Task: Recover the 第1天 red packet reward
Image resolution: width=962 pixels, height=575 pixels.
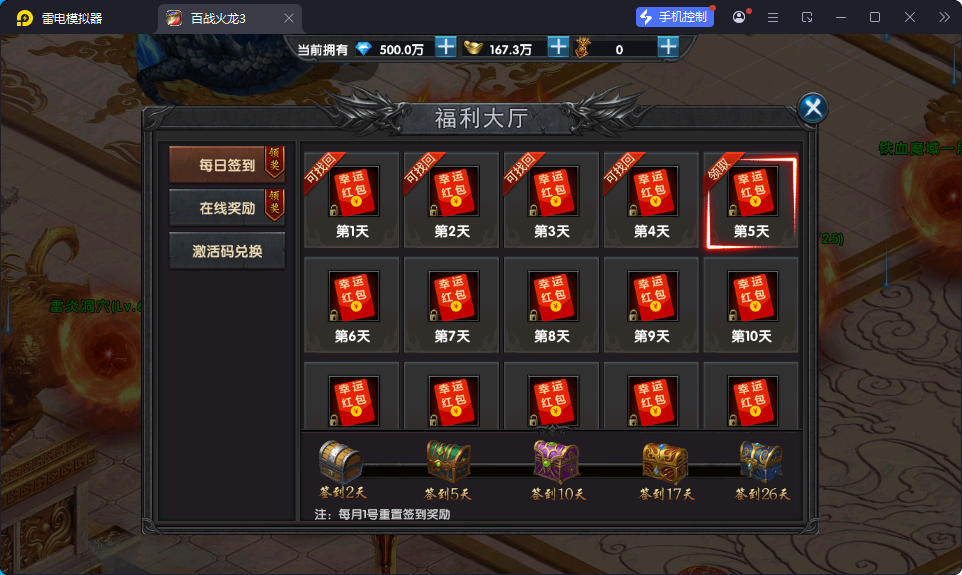Action: click(x=352, y=200)
